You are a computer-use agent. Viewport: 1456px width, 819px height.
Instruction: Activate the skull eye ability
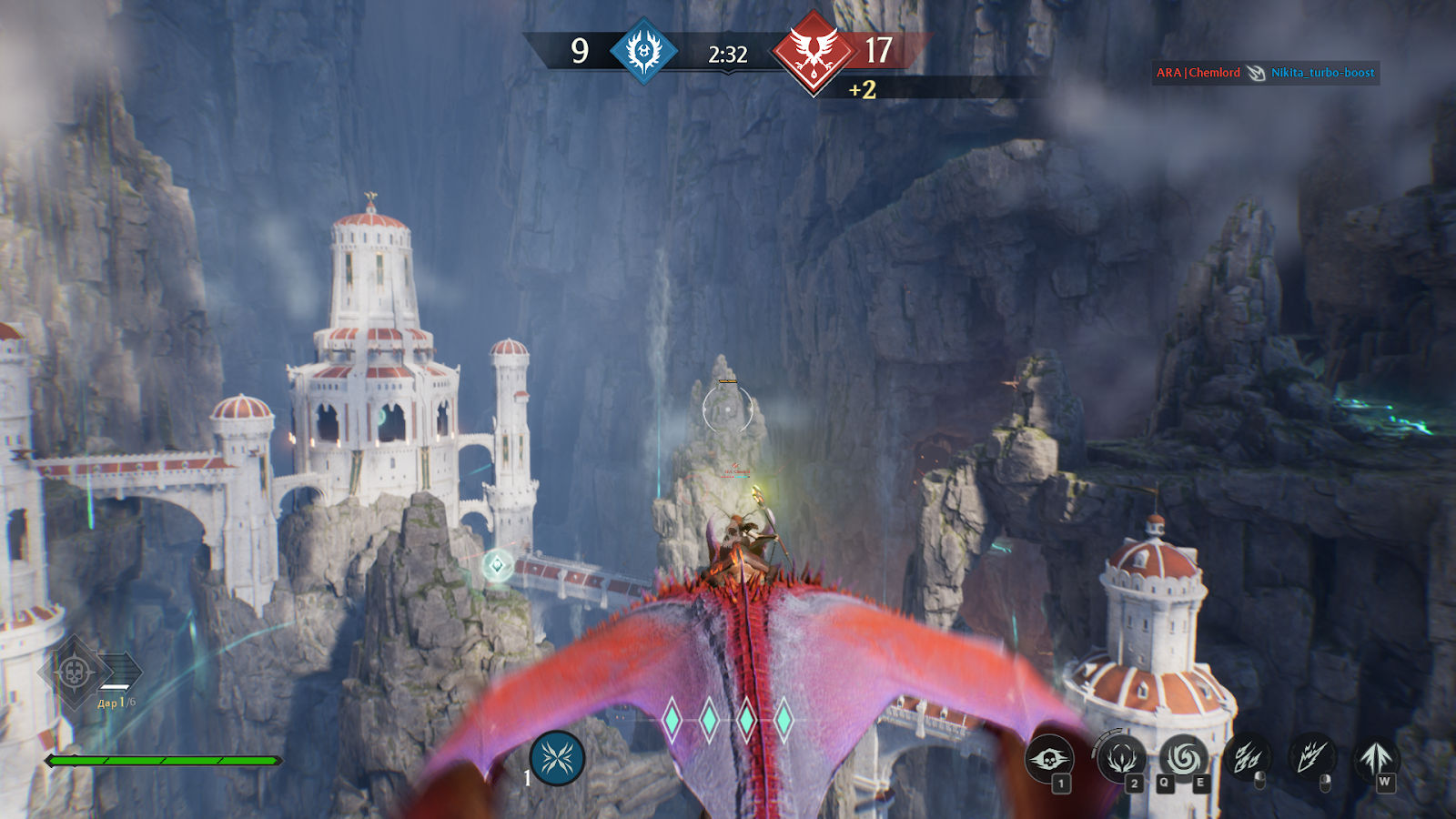click(1049, 758)
